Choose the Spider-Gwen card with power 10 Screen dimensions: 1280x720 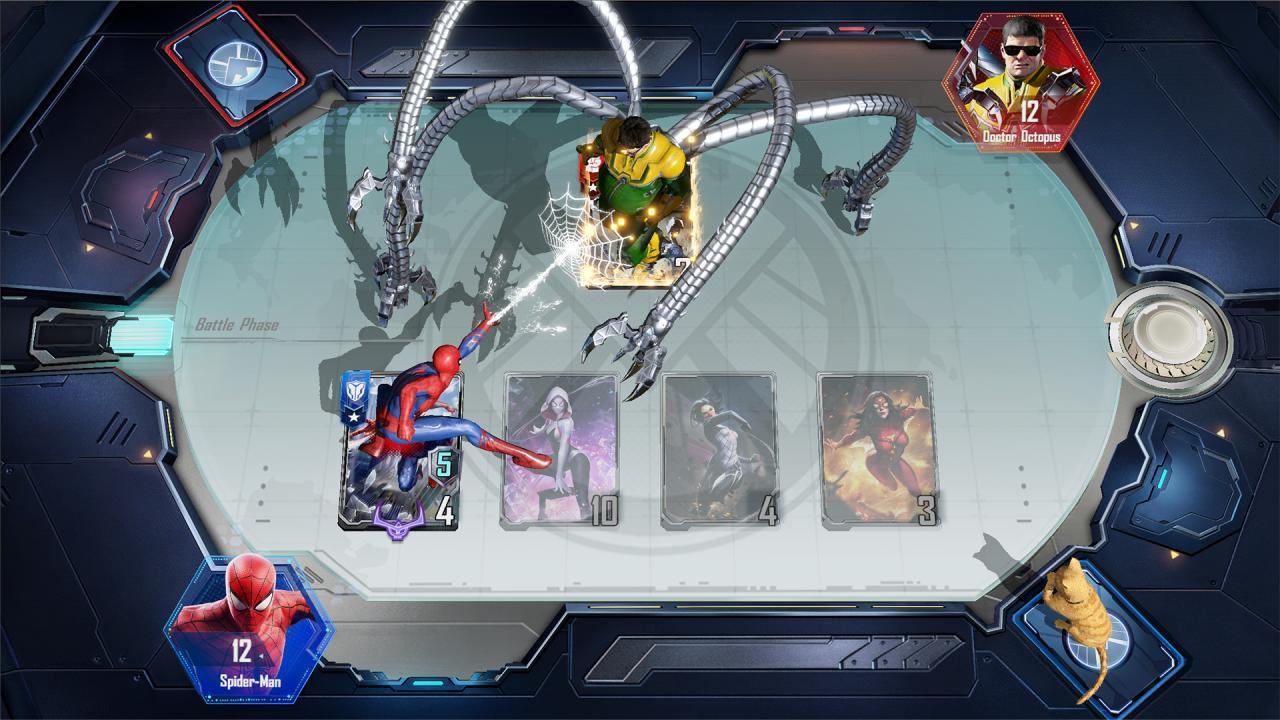pyautogui.click(x=560, y=450)
